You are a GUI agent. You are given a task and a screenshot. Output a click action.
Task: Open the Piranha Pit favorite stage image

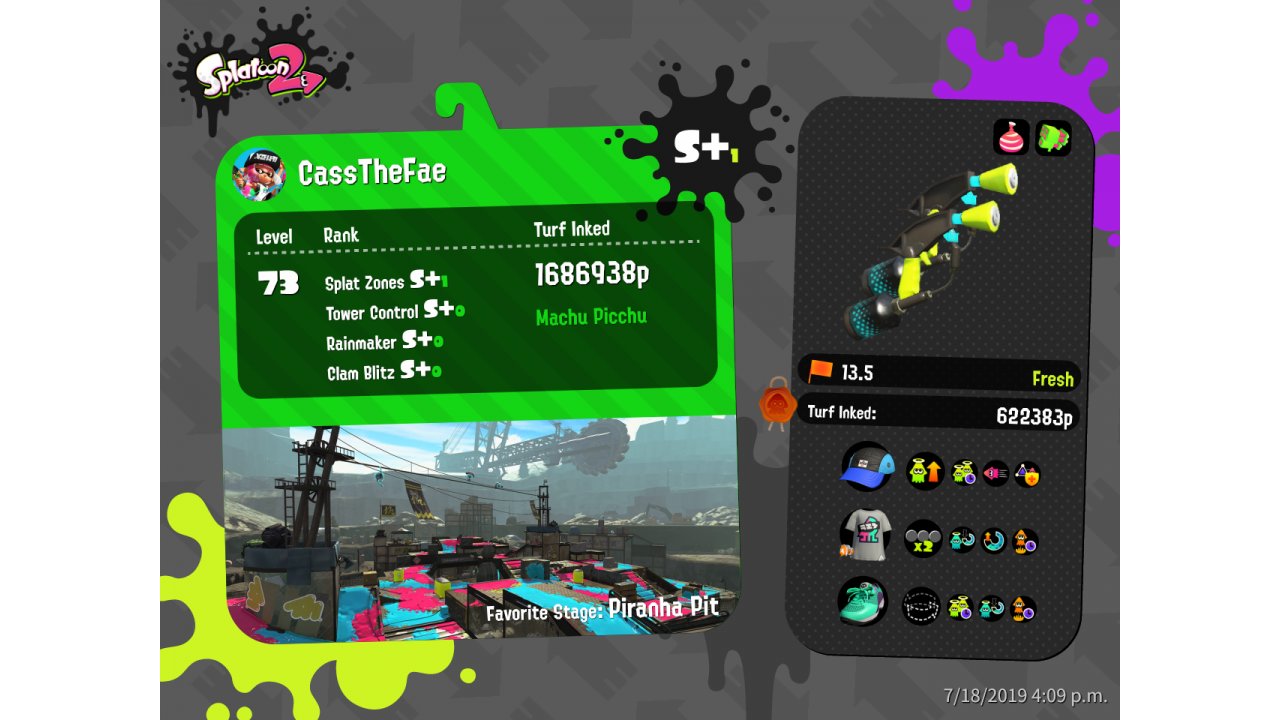[480, 530]
